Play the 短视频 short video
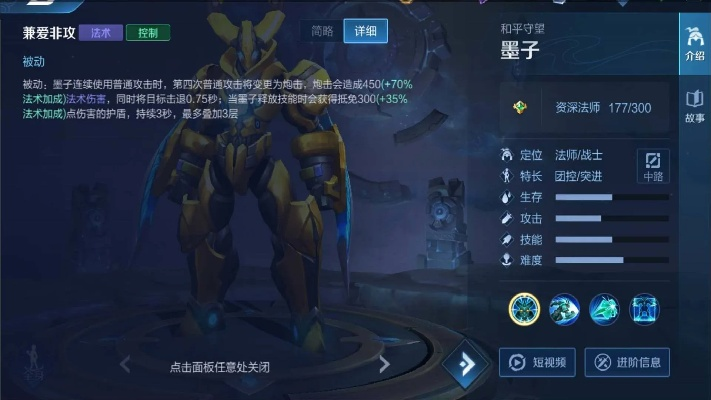This screenshot has width=711, height=400. (538, 362)
